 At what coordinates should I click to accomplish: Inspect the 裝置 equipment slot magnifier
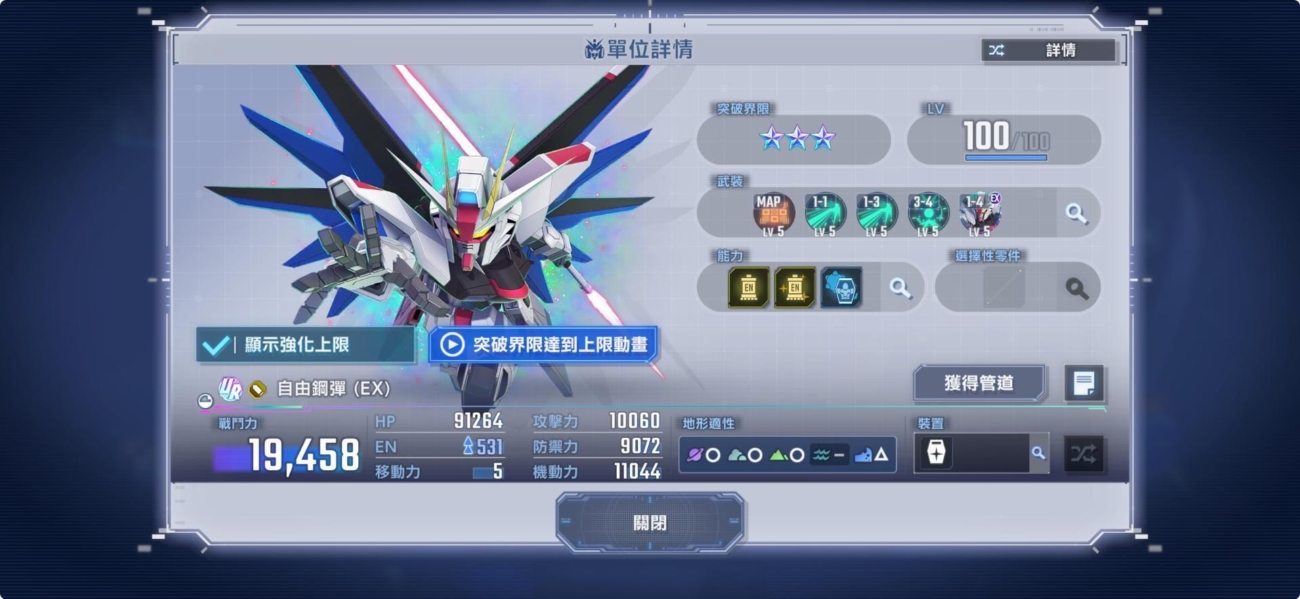(x=1038, y=453)
